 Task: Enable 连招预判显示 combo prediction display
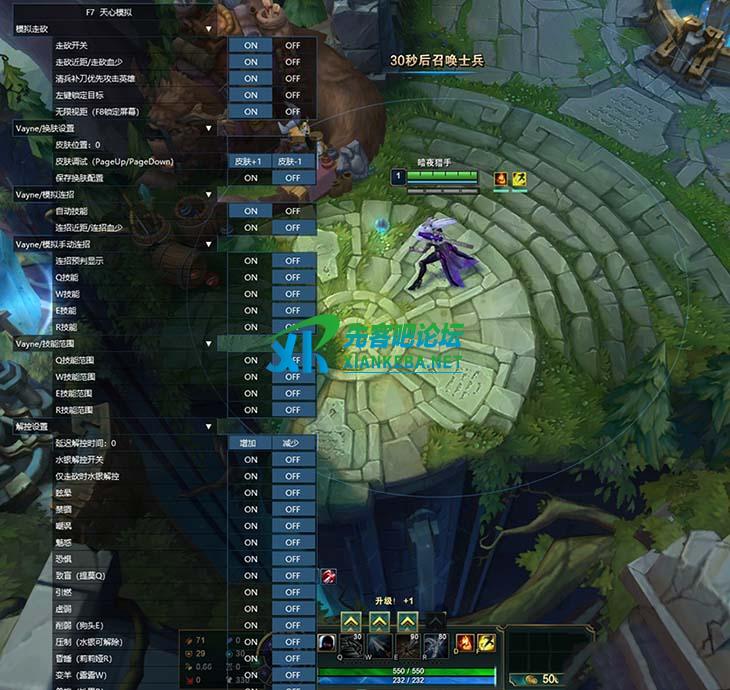250,261
